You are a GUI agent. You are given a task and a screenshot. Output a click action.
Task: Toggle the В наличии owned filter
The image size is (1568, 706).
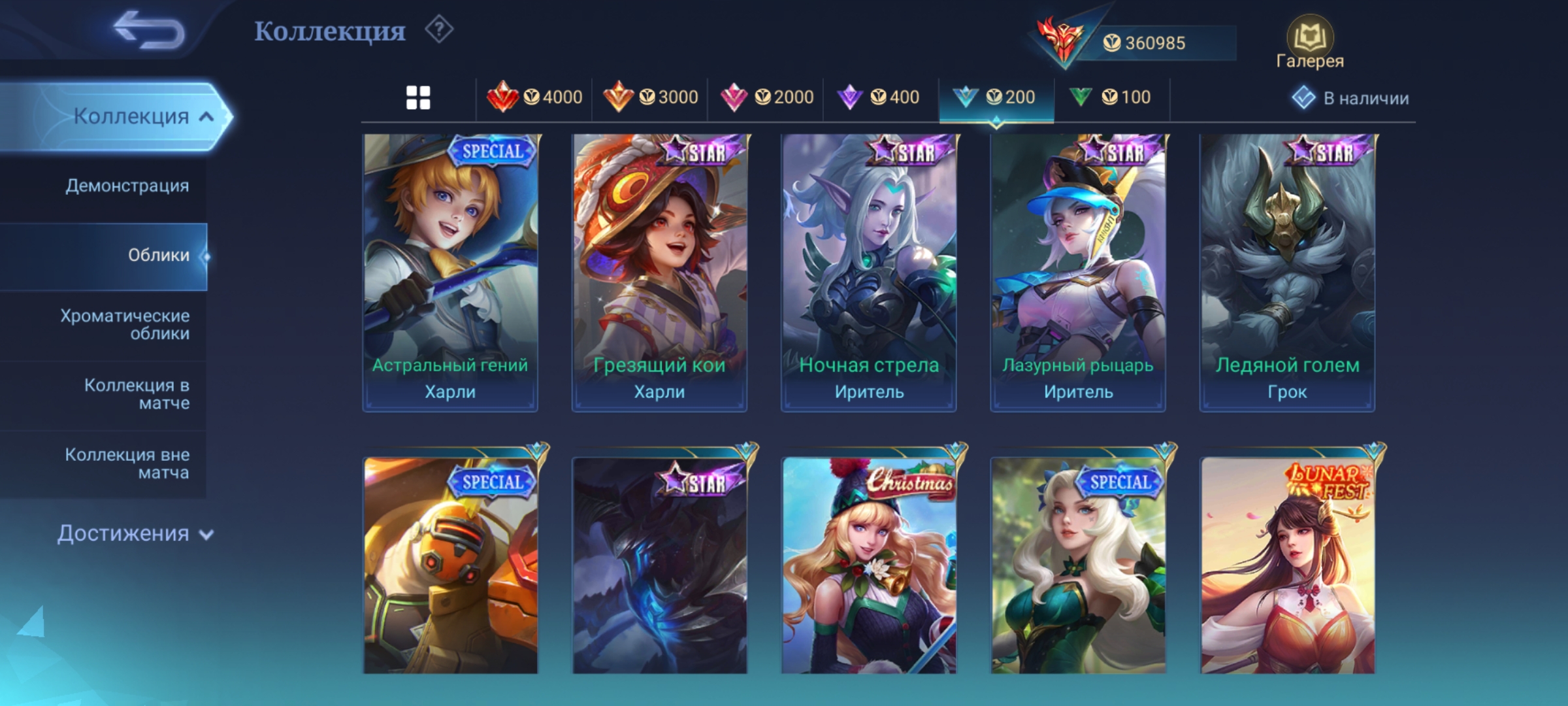[1351, 98]
